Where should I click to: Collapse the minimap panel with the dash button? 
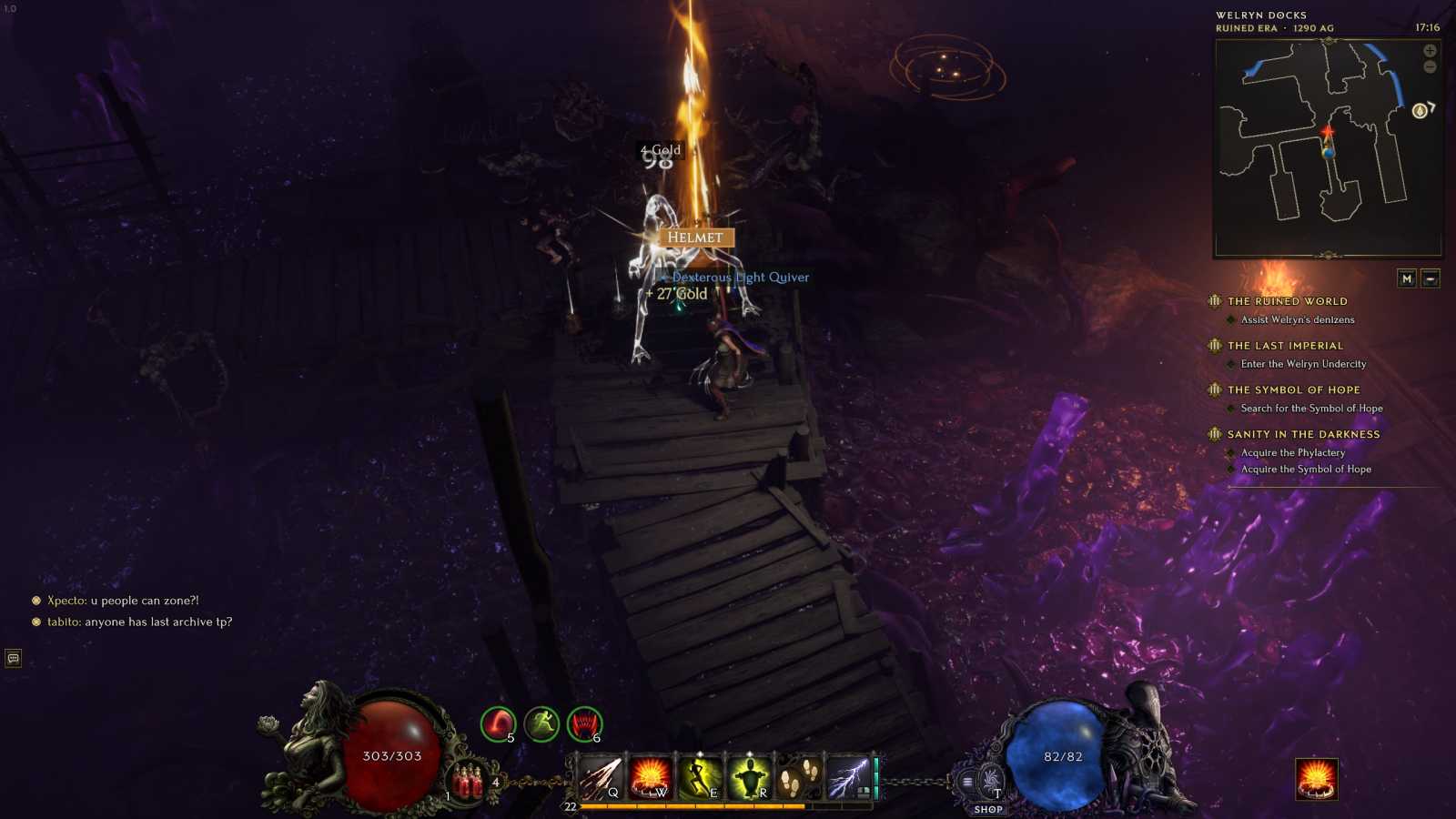(1431, 278)
